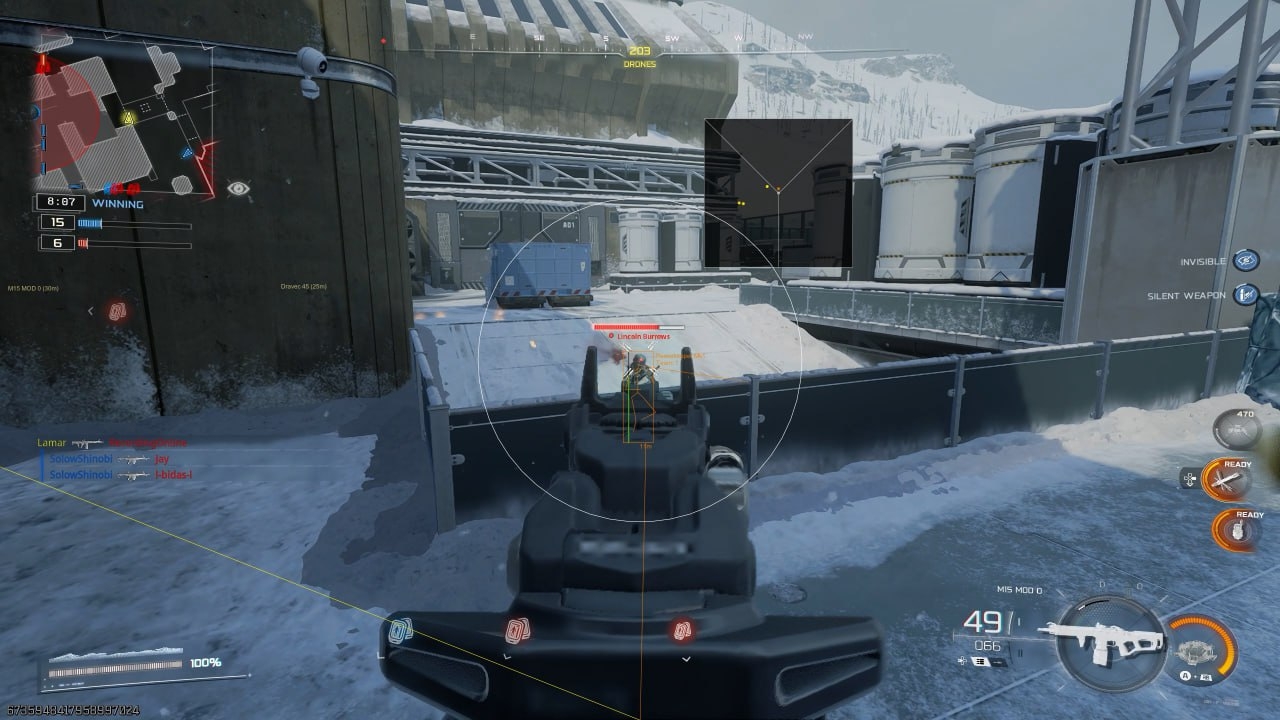The height and width of the screenshot is (720, 1280).
Task: Activate the Silent Weapon perk icon
Action: click(1243, 295)
